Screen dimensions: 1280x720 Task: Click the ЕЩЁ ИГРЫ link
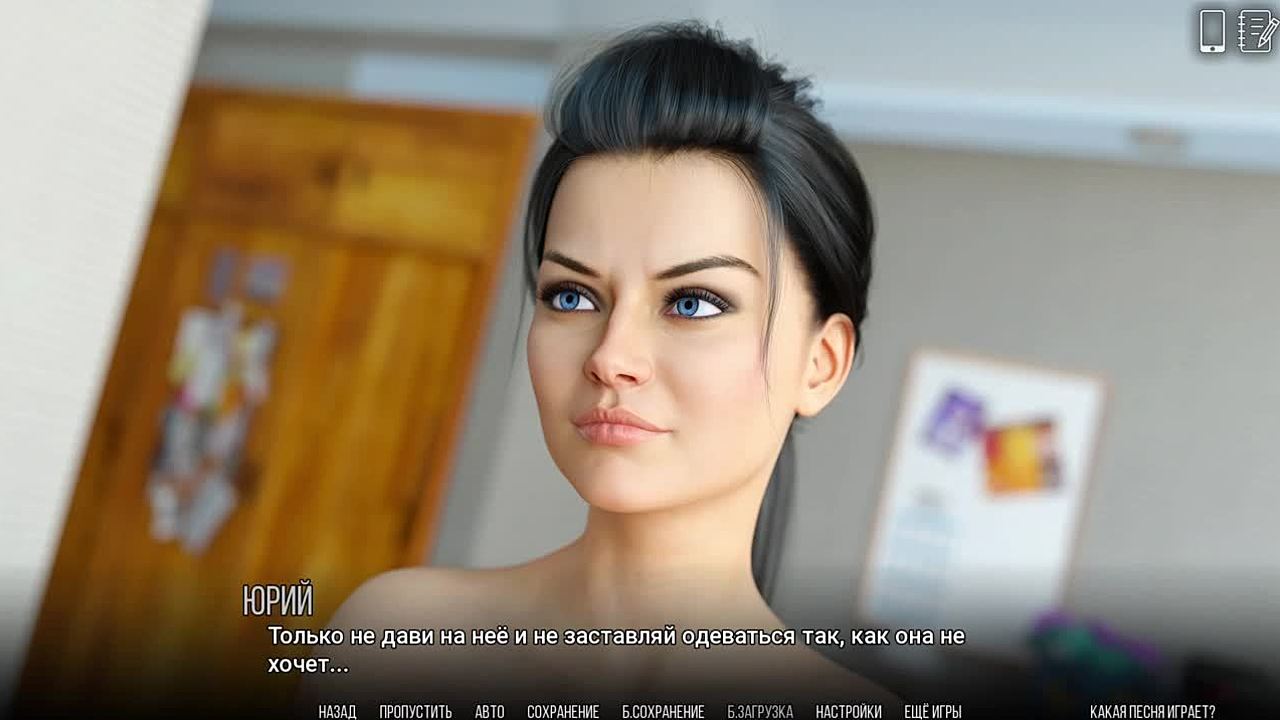coord(932,712)
